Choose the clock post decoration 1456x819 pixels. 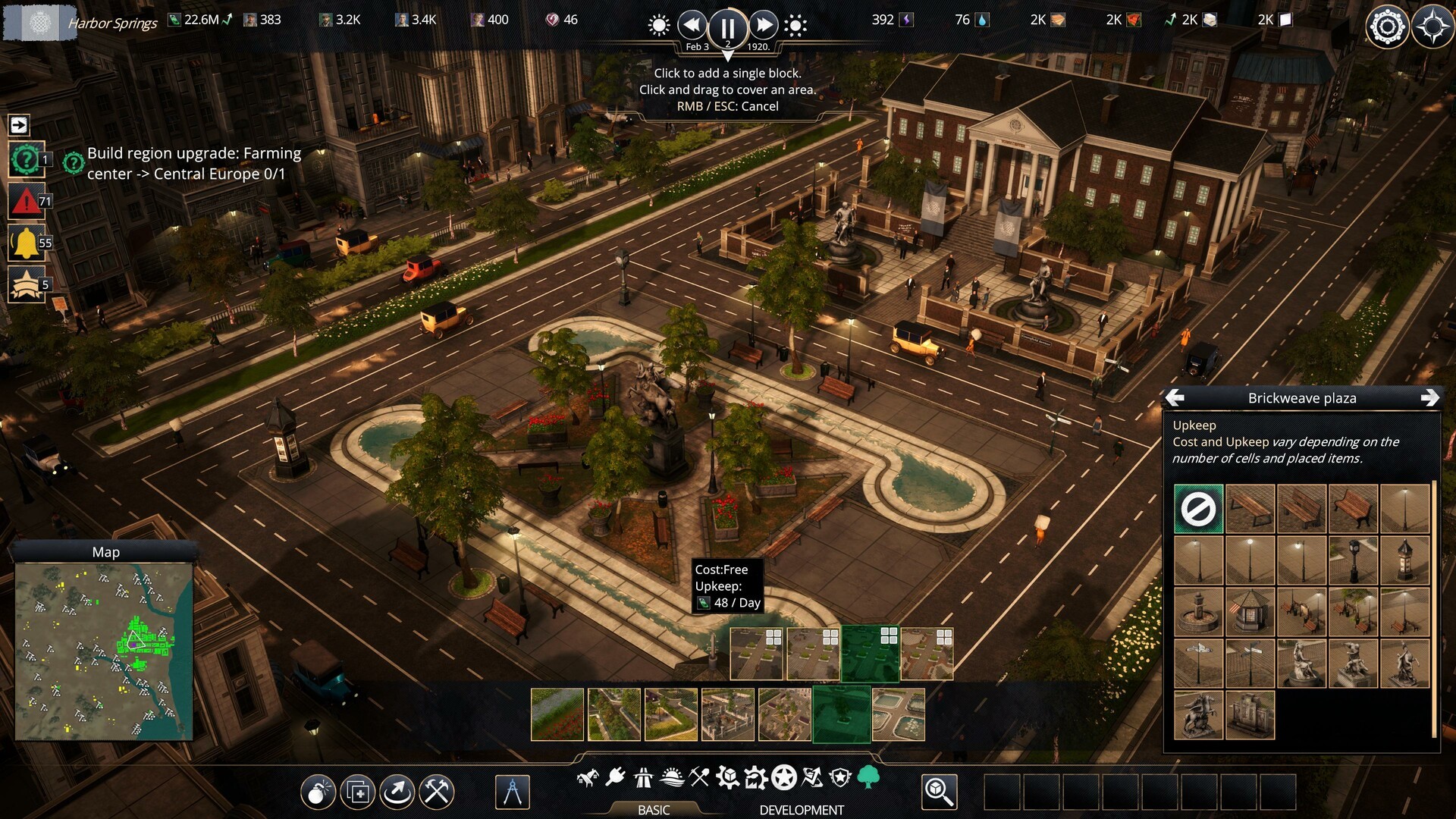(1353, 560)
